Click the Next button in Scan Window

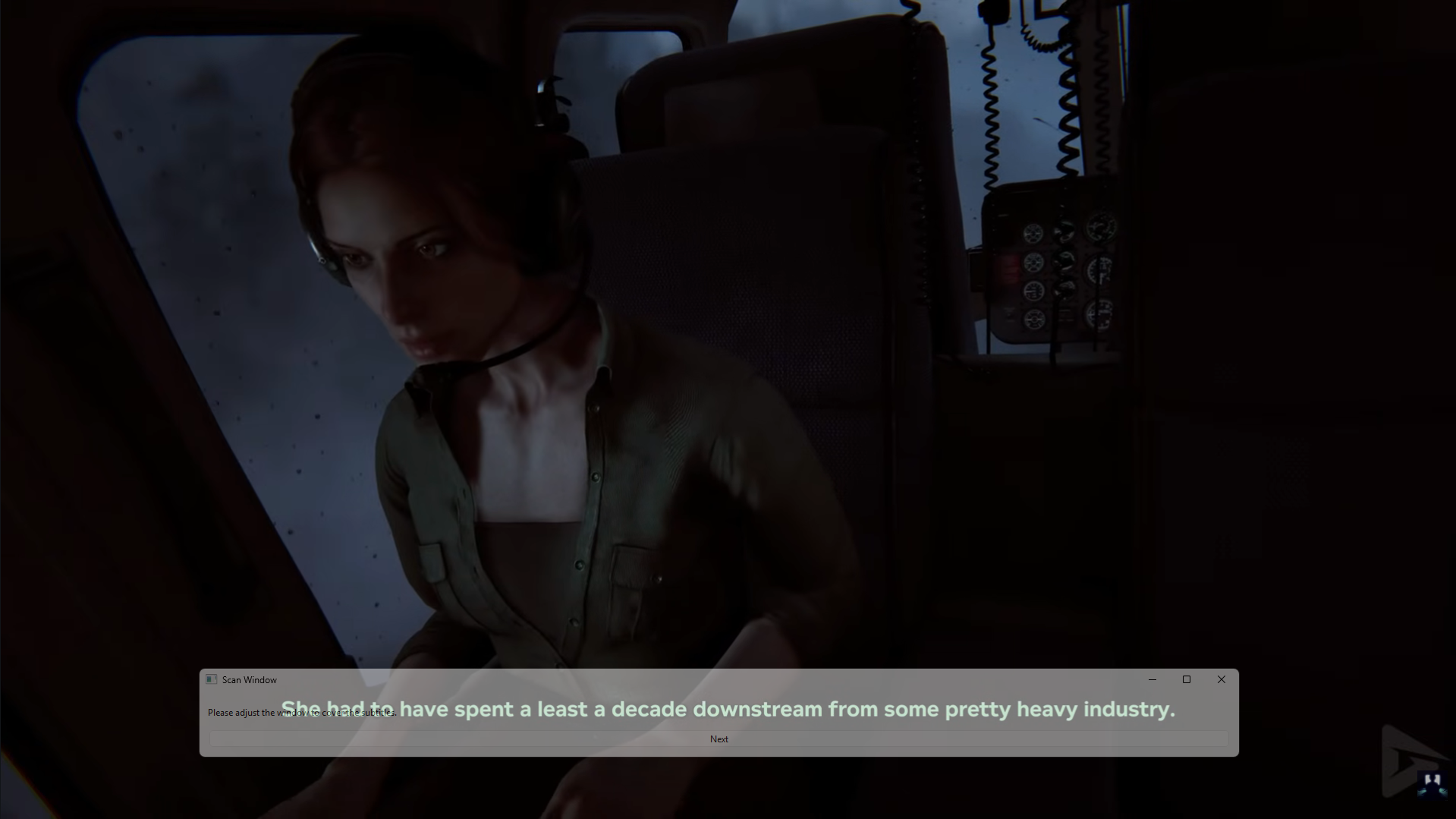[x=719, y=739]
